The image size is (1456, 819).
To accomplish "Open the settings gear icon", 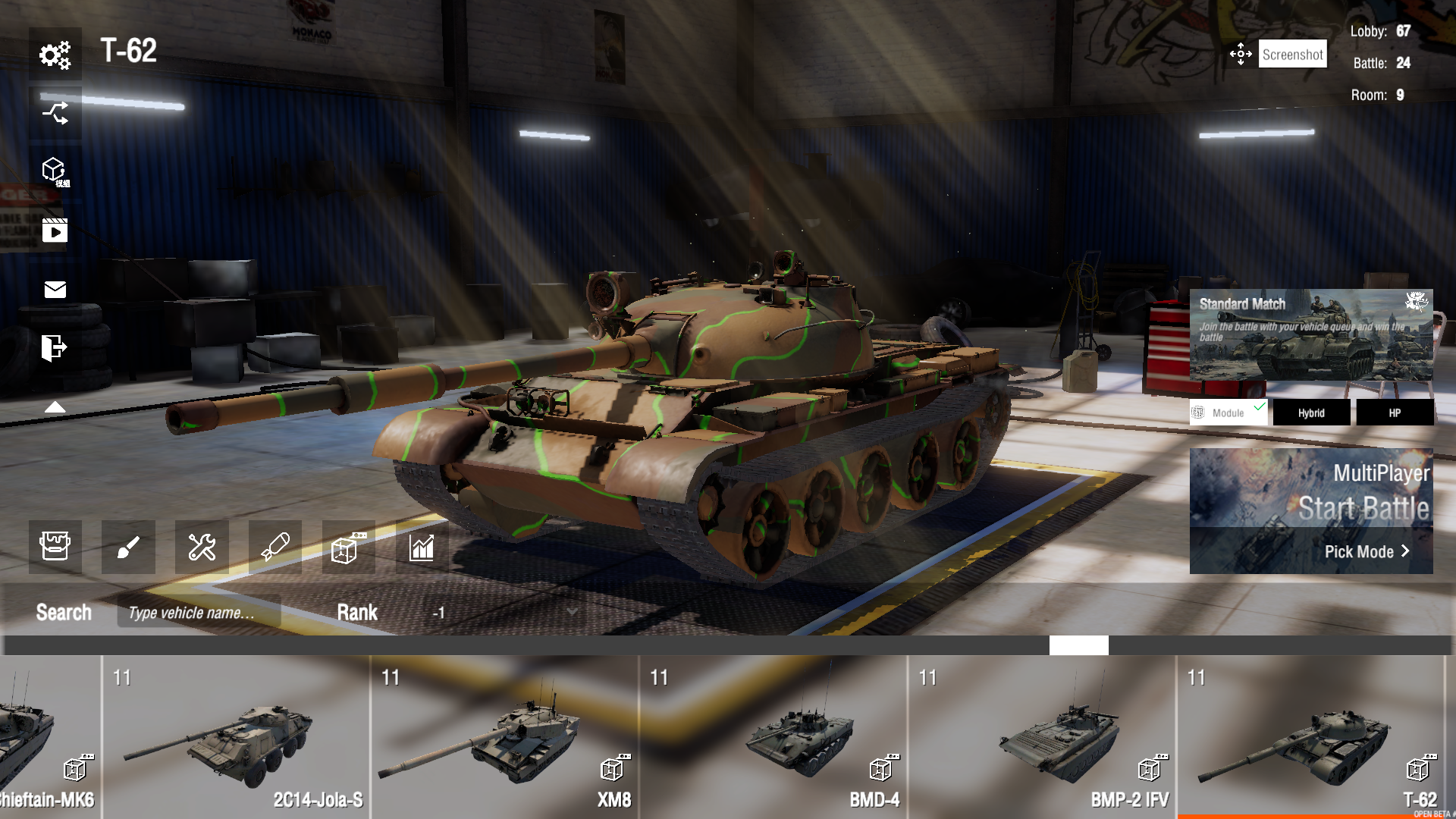I will 55,54.
